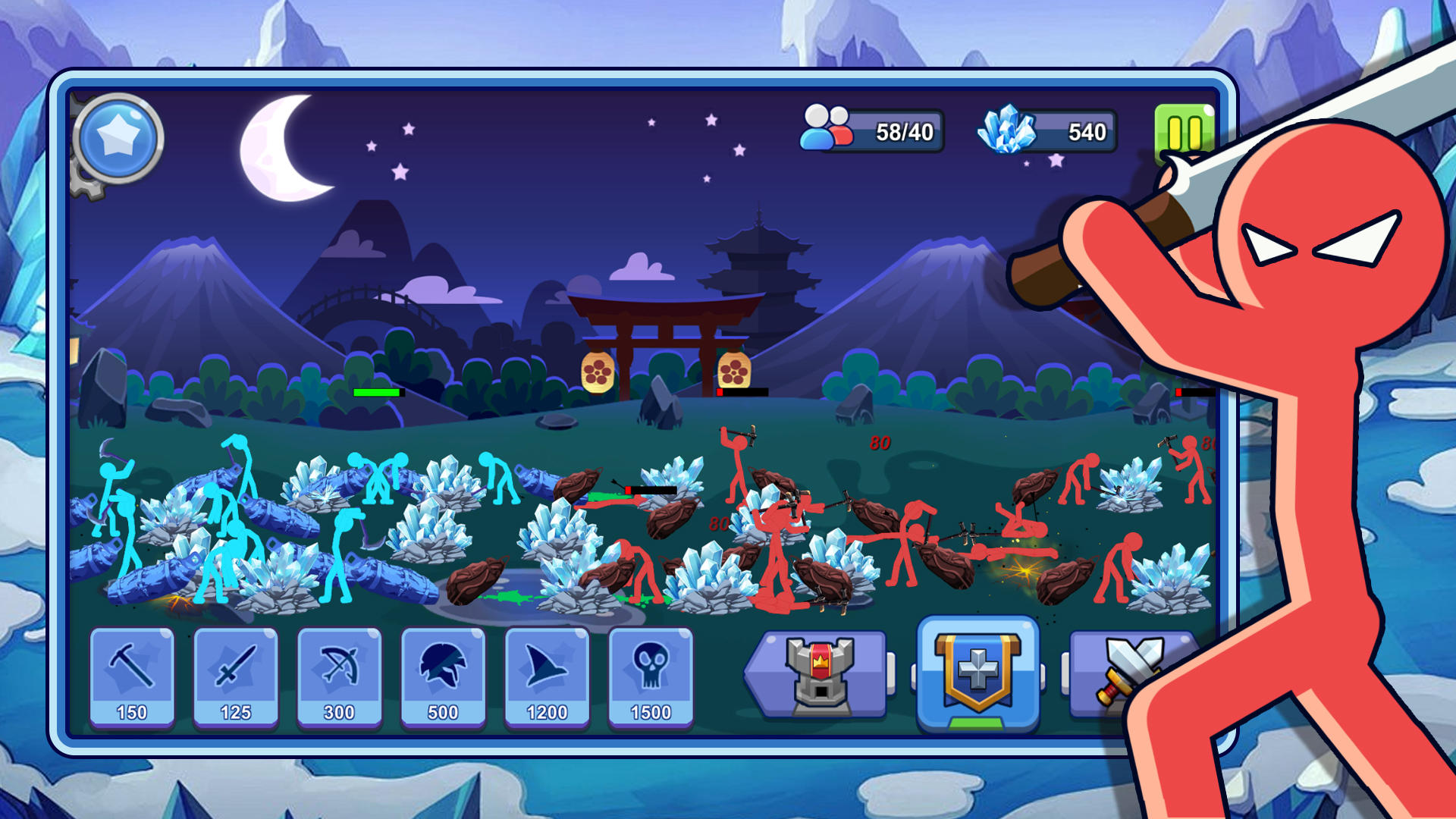1456x819 pixels.
Task: Enable the shield defend stance
Action: point(976,671)
